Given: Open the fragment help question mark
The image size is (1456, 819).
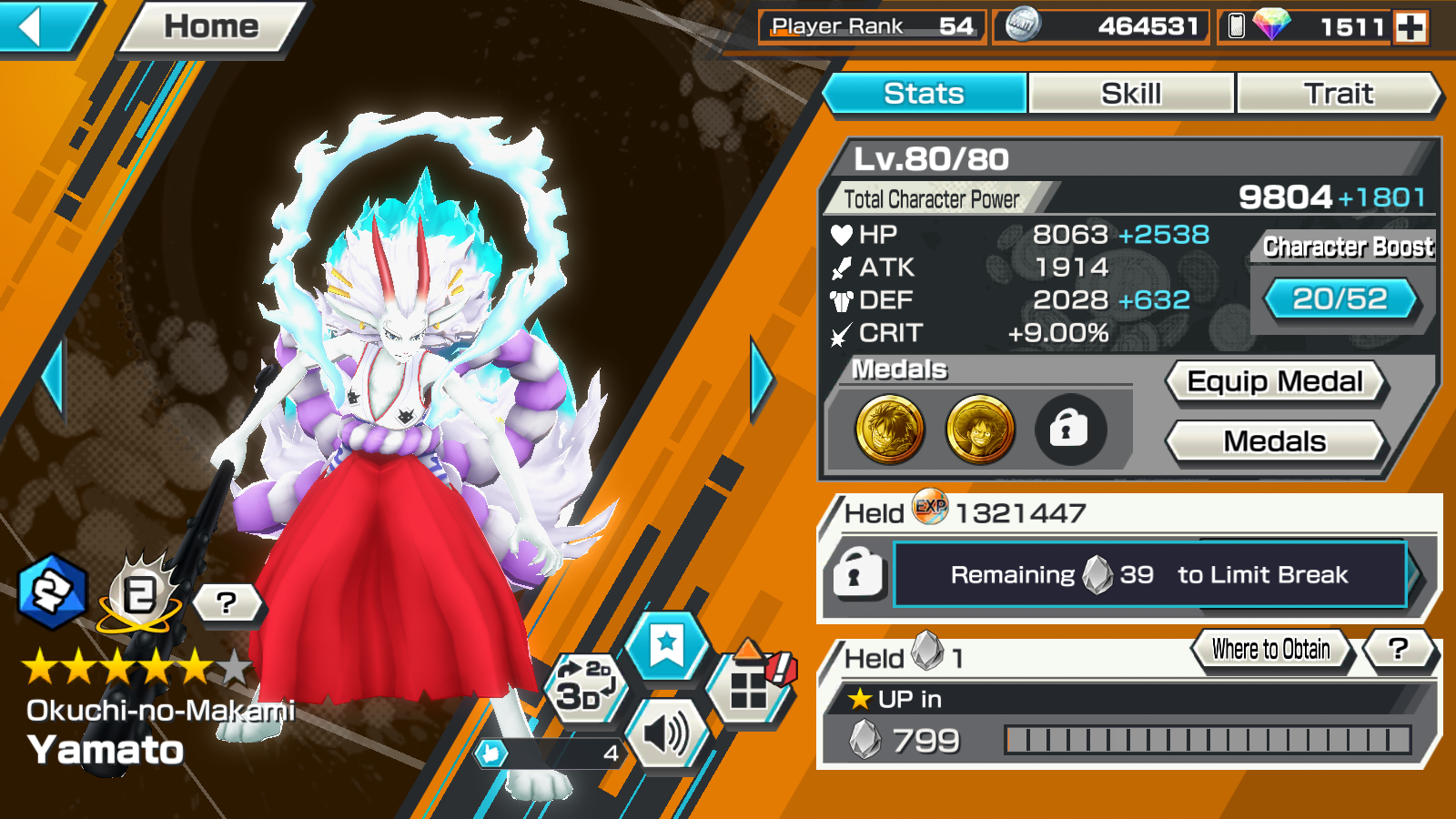Looking at the screenshot, I should (x=1398, y=650).
